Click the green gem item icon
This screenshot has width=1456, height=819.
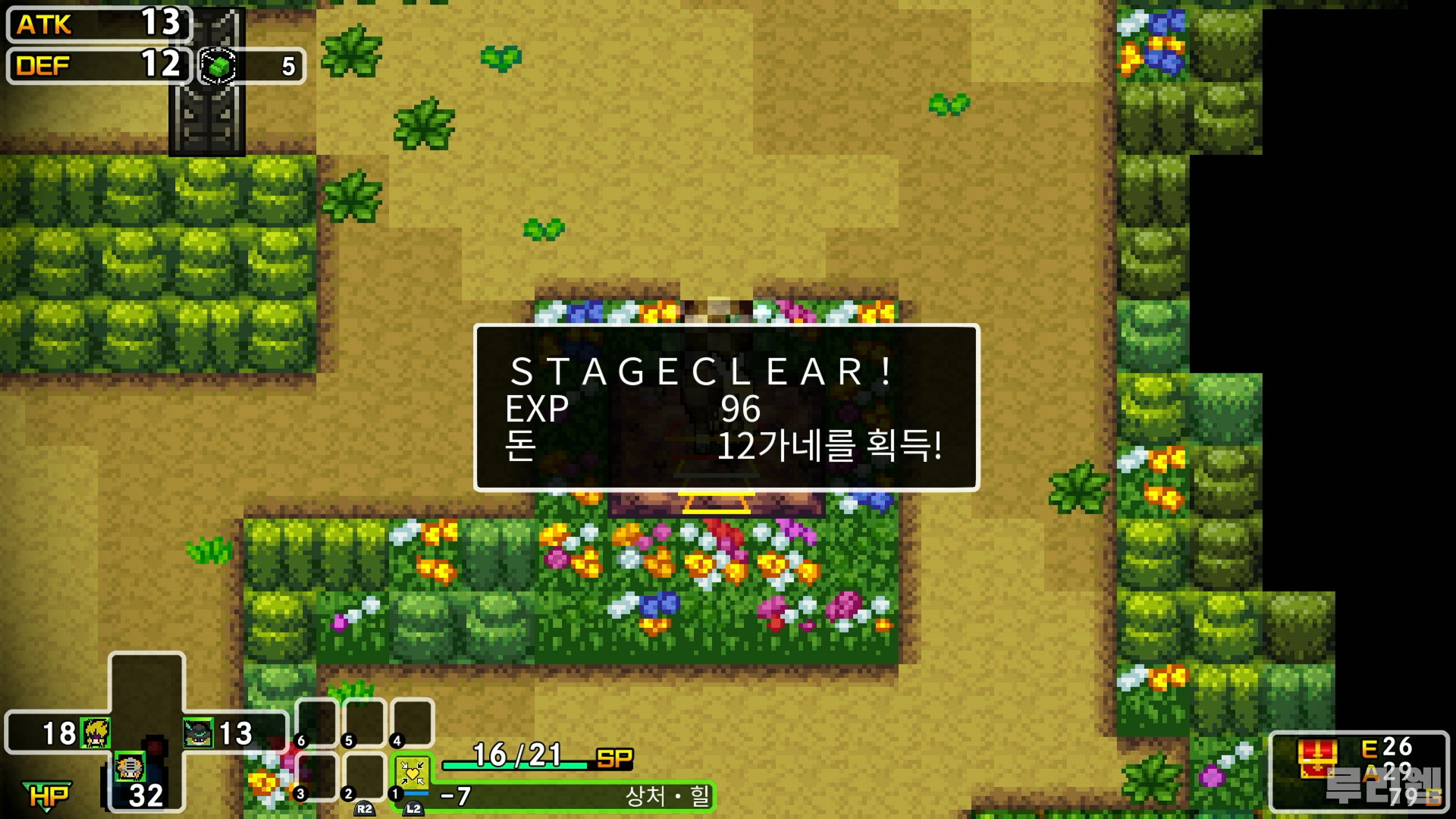[x=218, y=67]
